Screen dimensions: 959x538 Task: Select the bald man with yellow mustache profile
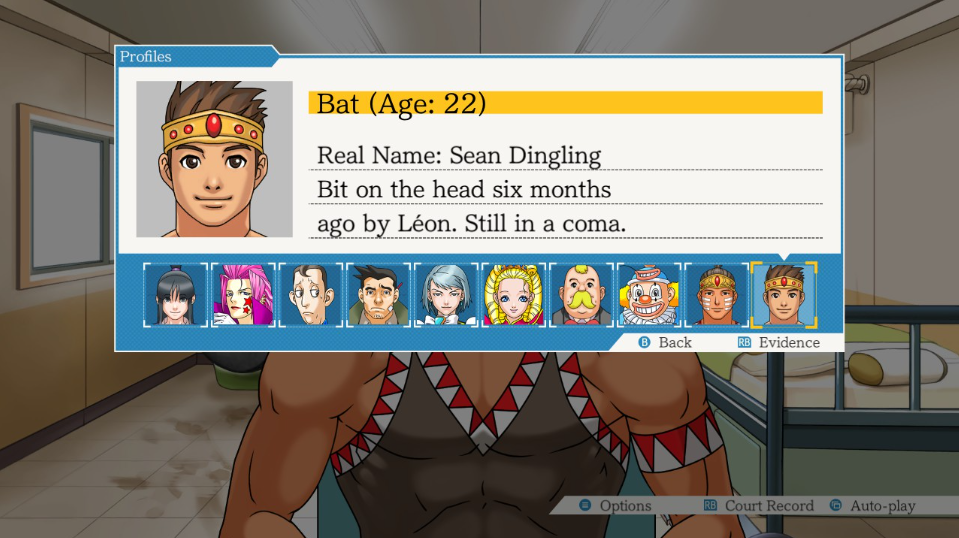581,295
